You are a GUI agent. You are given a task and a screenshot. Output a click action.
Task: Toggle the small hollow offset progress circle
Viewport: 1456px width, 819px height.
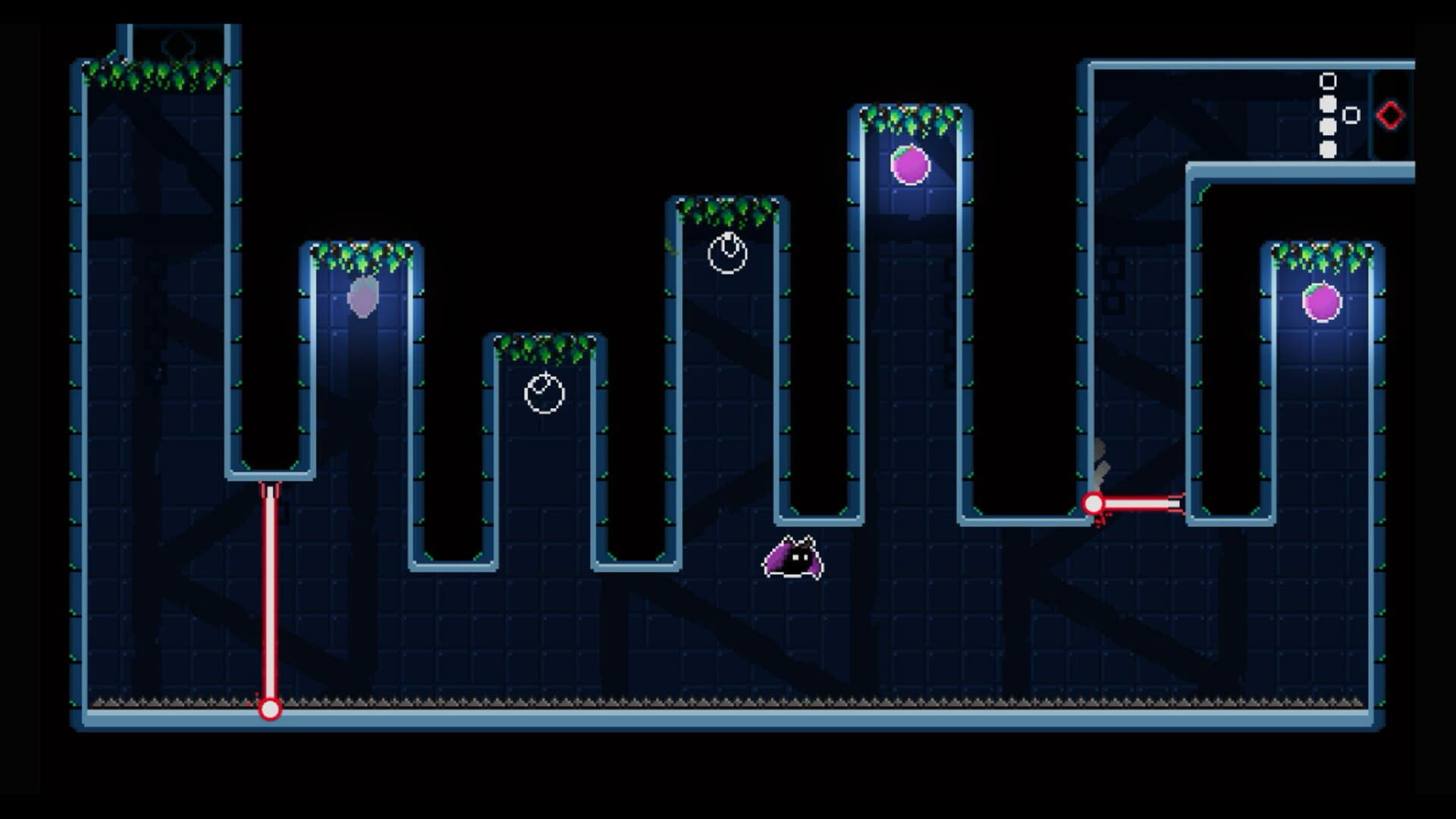(x=1350, y=114)
